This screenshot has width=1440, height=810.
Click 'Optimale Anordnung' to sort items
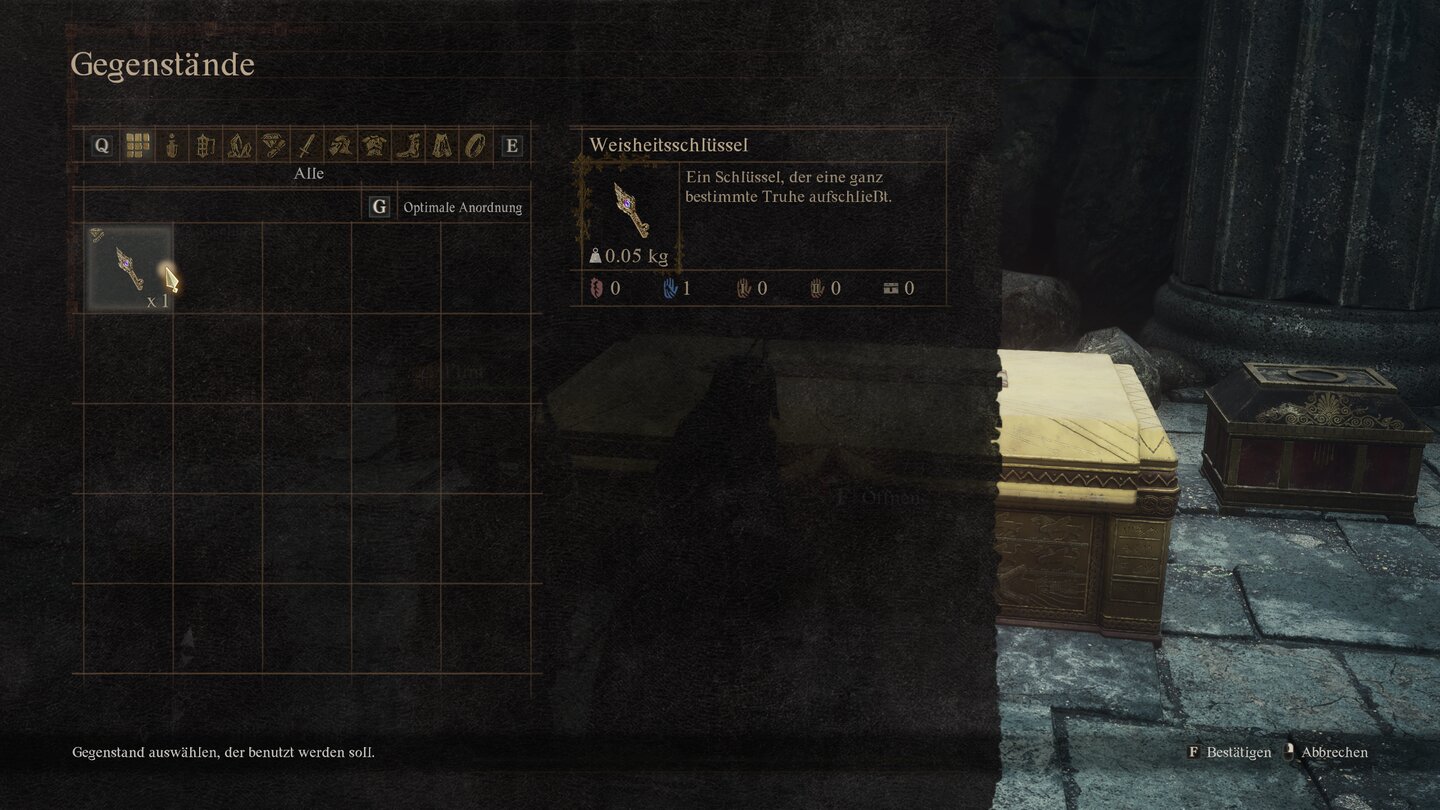click(461, 208)
